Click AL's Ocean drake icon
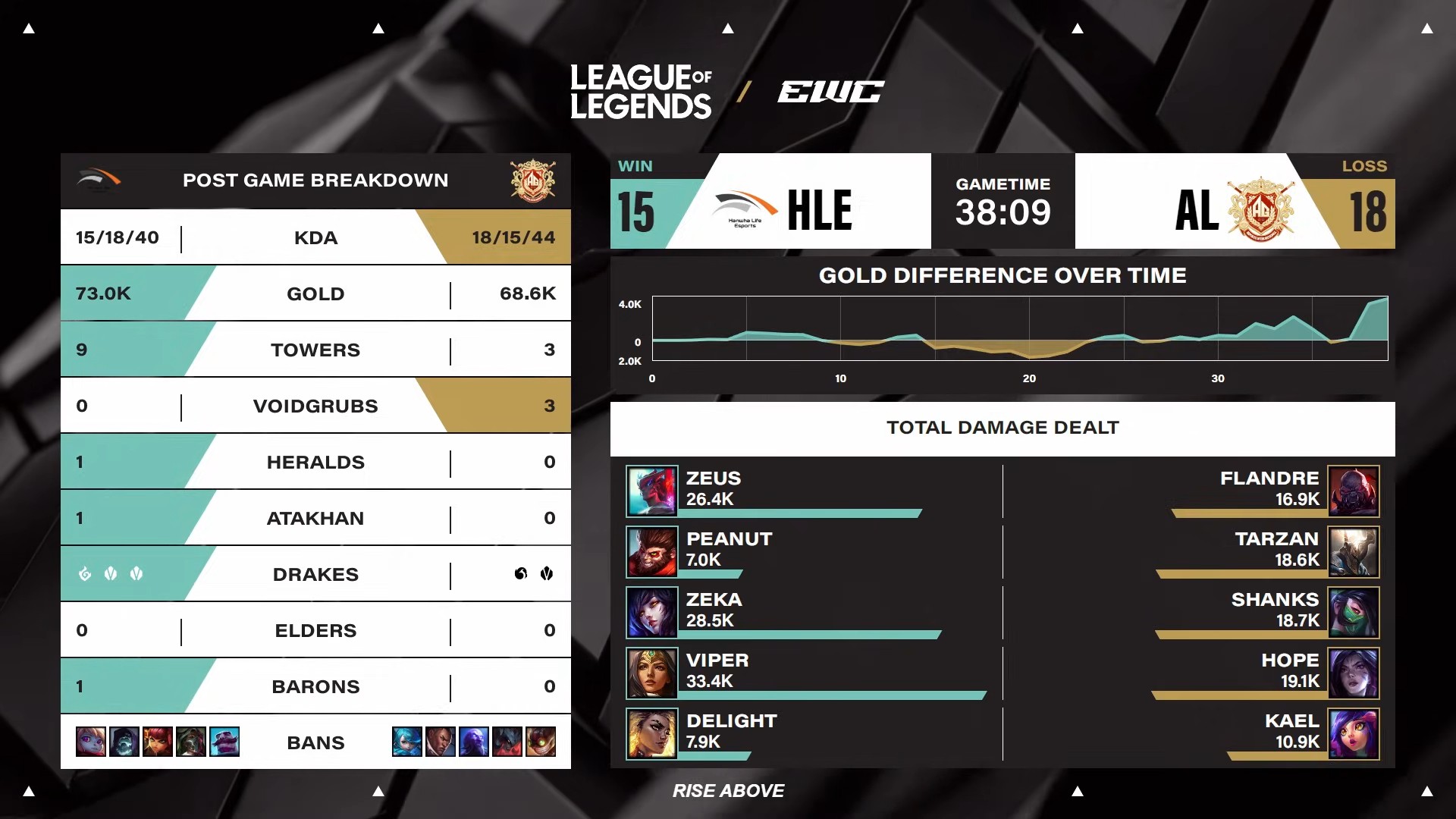Screen dimensions: 1456x819 pyautogui.click(x=520, y=573)
